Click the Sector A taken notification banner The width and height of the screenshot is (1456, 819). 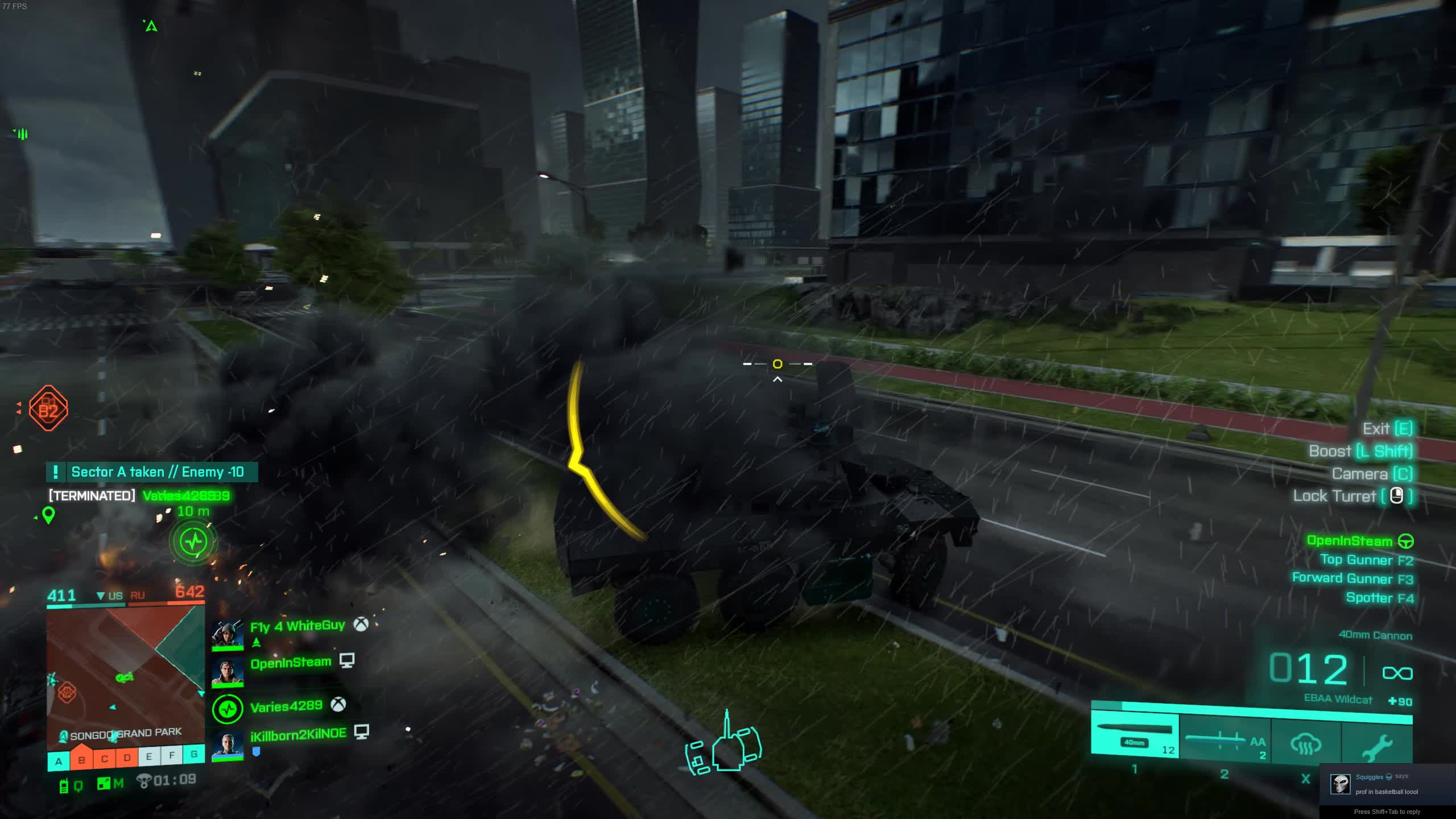coord(152,472)
